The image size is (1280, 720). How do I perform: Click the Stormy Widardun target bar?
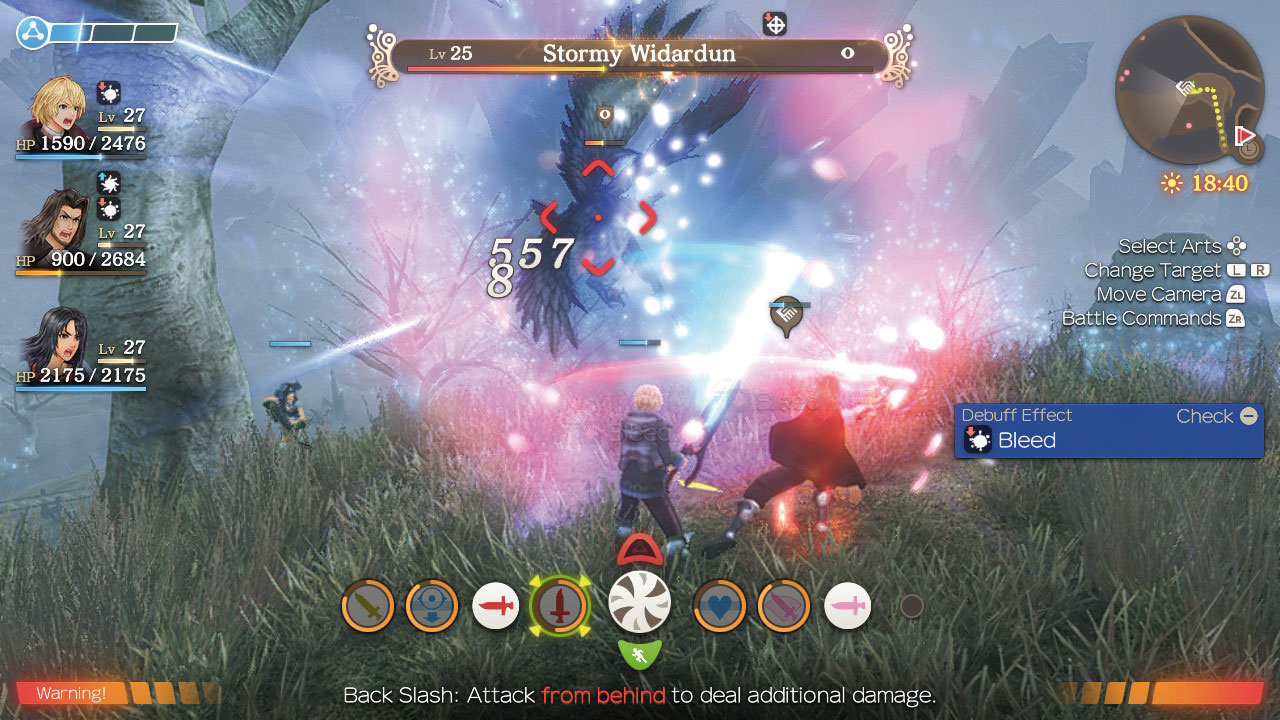pyautogui.click(x=639, y=55)
